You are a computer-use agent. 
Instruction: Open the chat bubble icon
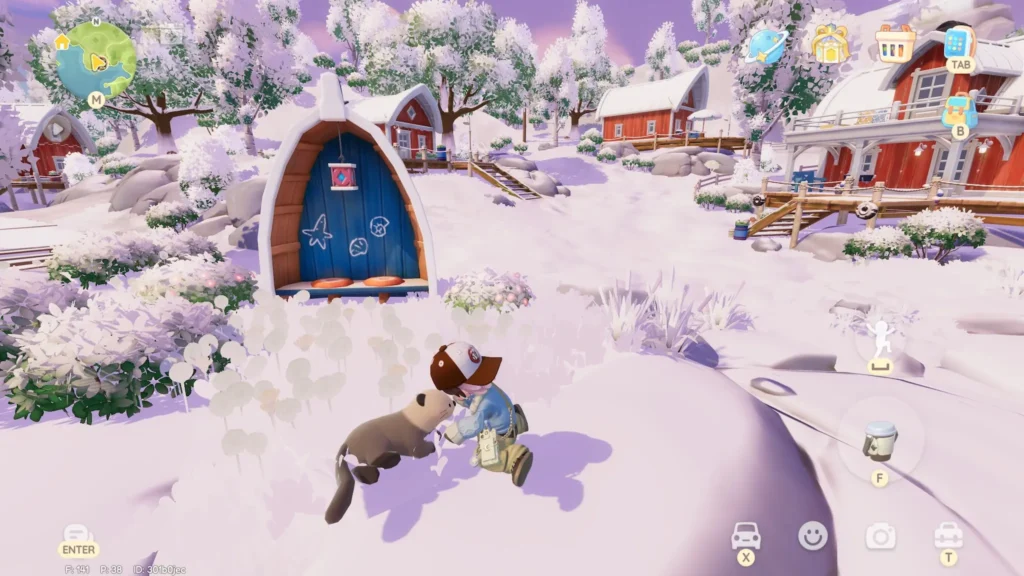coord(78,535)
